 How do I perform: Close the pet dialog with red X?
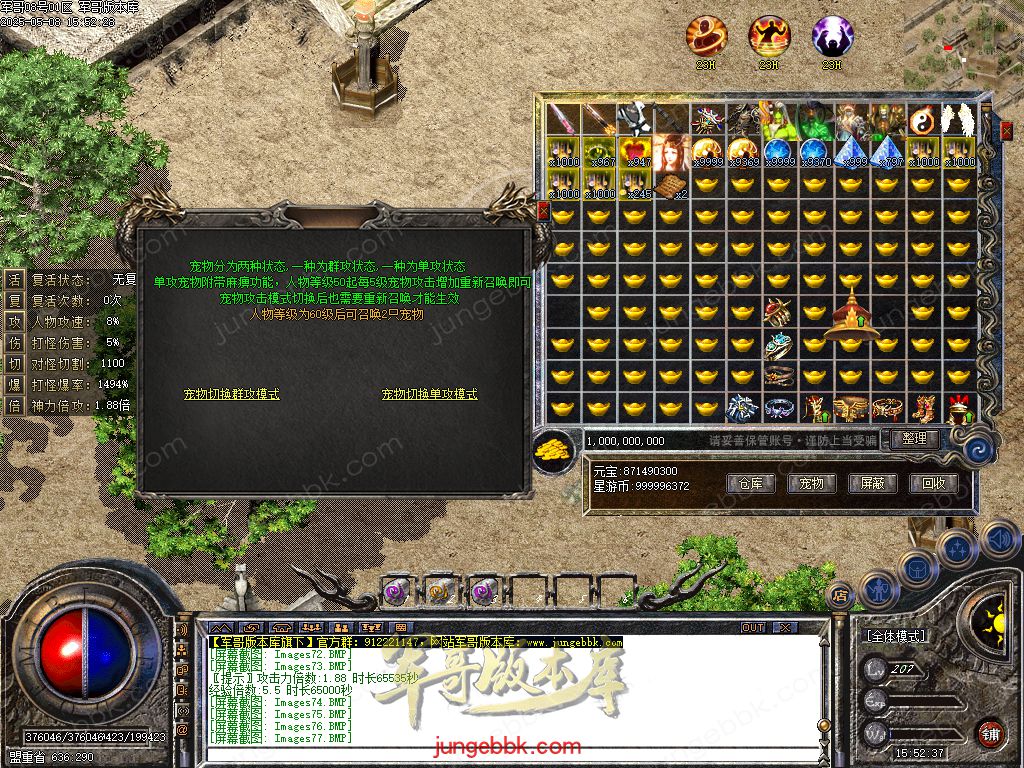click(543, 211)
